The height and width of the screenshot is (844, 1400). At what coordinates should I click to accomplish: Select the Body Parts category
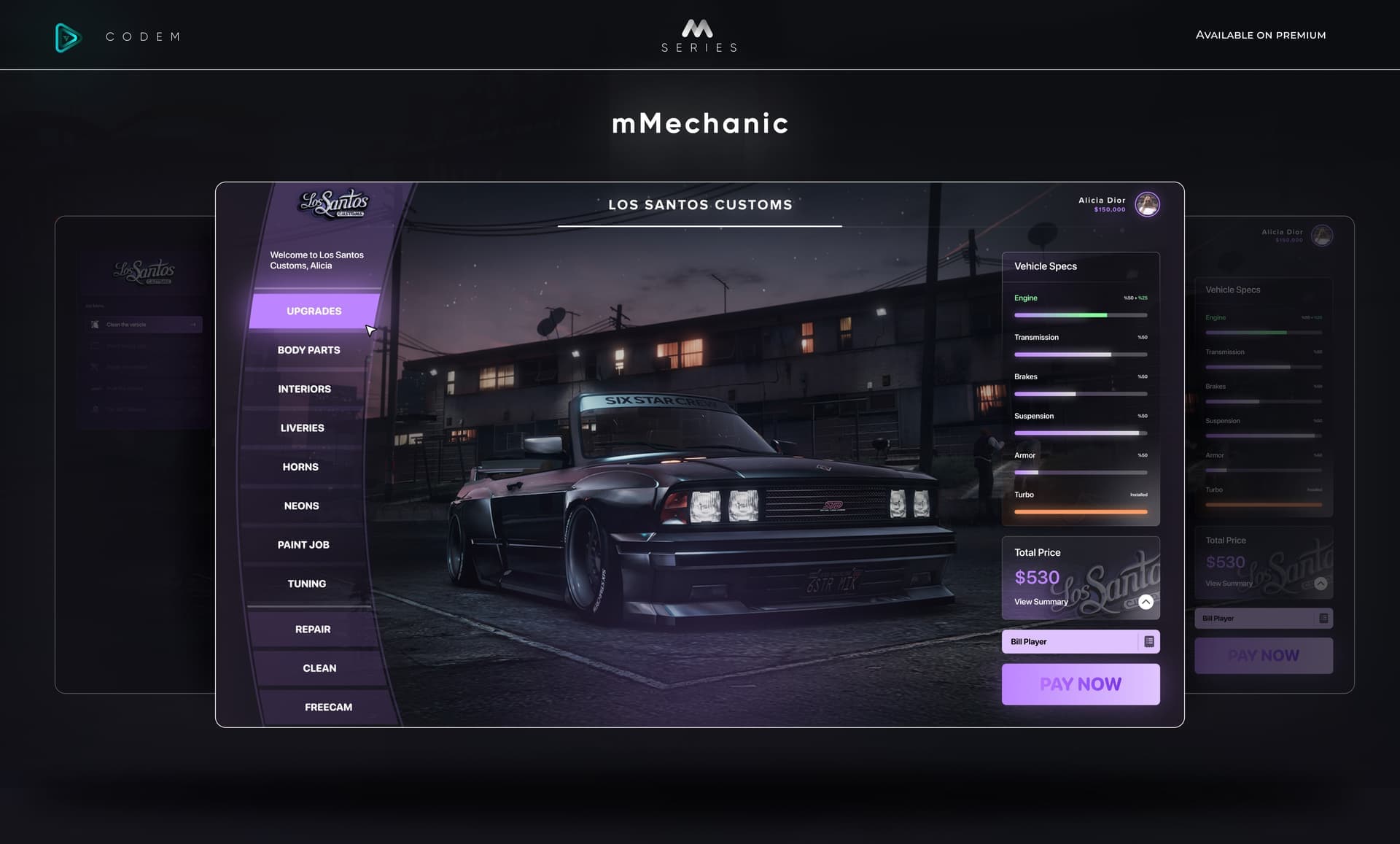click(308, 350)
